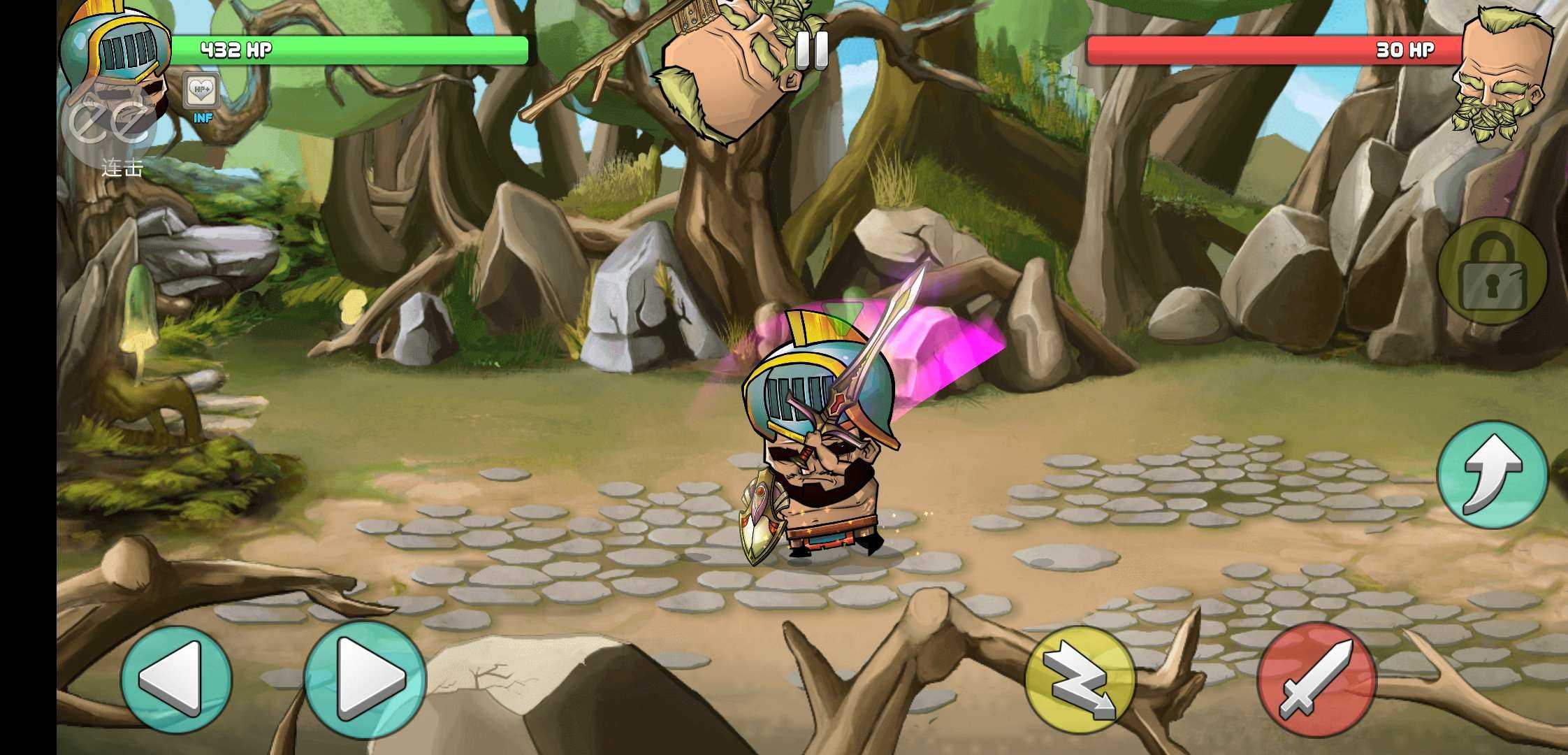1568x755 pixels.
Task: Tap the locked padlock skill button
Action: (1492, 271)
